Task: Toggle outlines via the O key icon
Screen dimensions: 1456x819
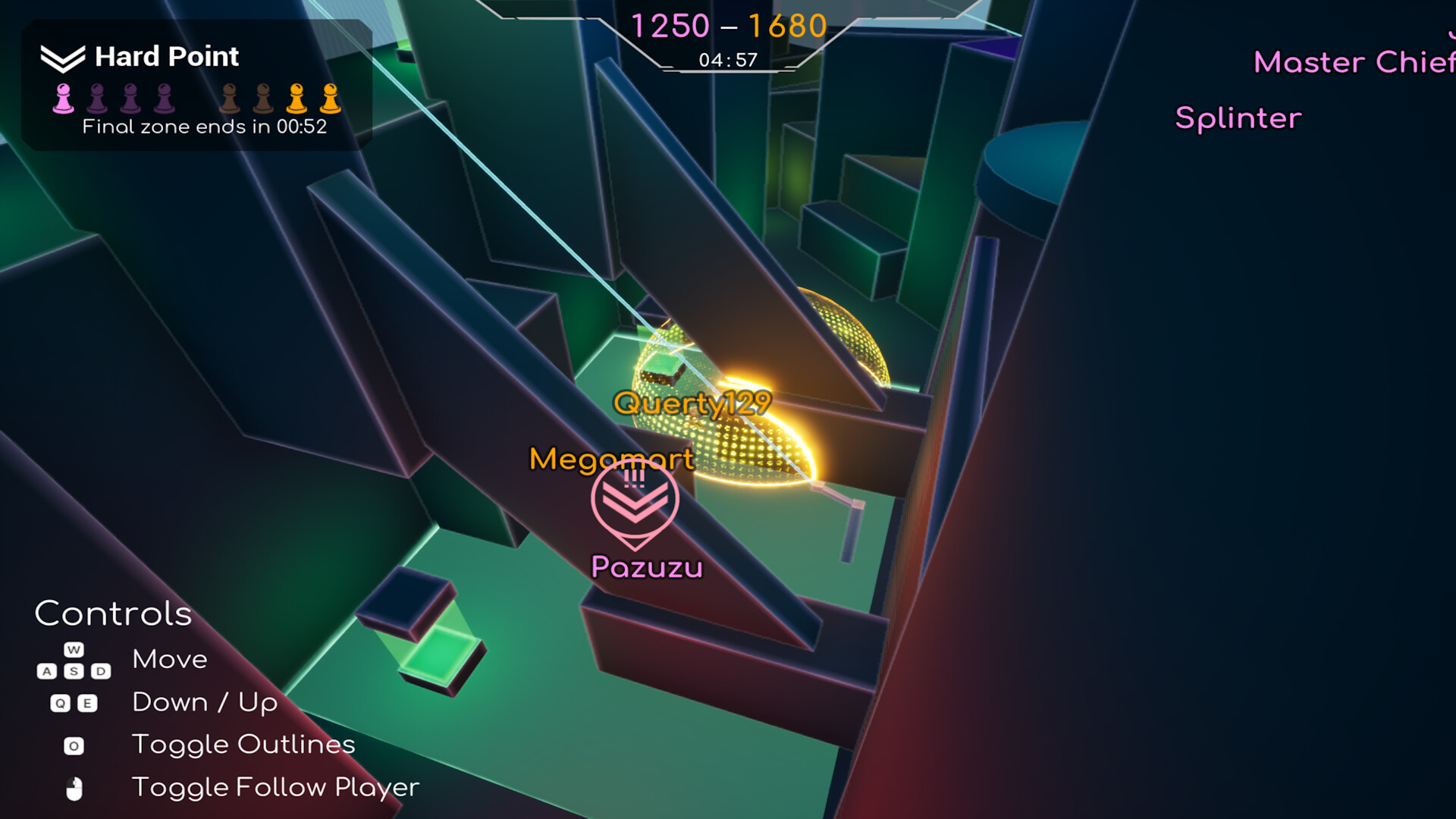Action: [73, 745]
